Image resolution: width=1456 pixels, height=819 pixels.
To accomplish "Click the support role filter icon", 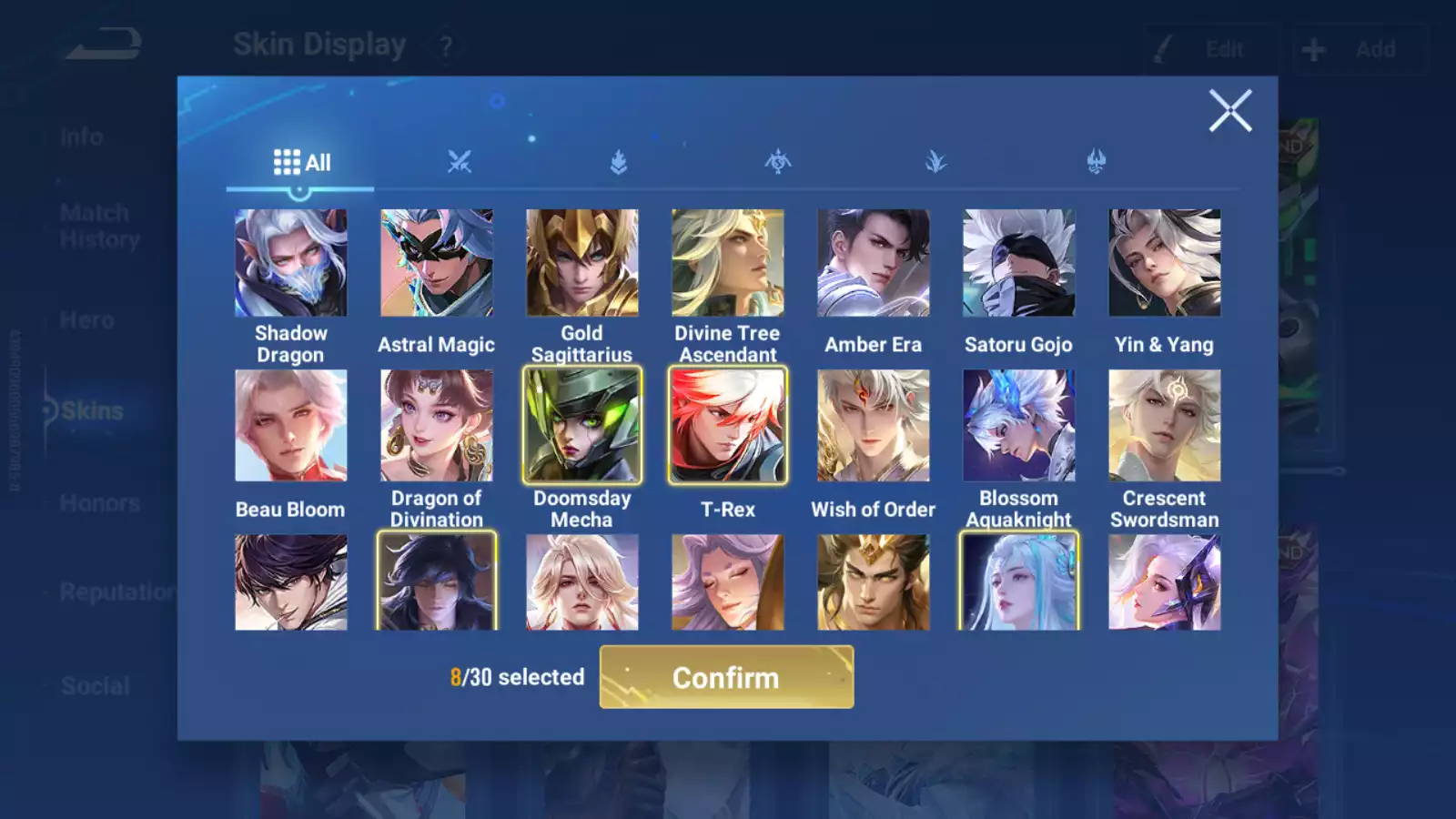I will pyautogui.click(x=937, y=162).
